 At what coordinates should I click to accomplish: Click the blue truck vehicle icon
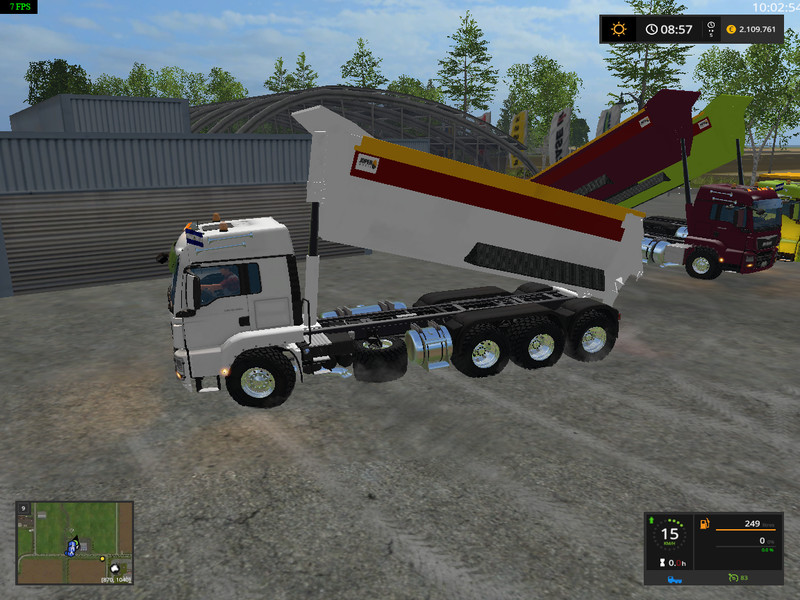[675, 577]
